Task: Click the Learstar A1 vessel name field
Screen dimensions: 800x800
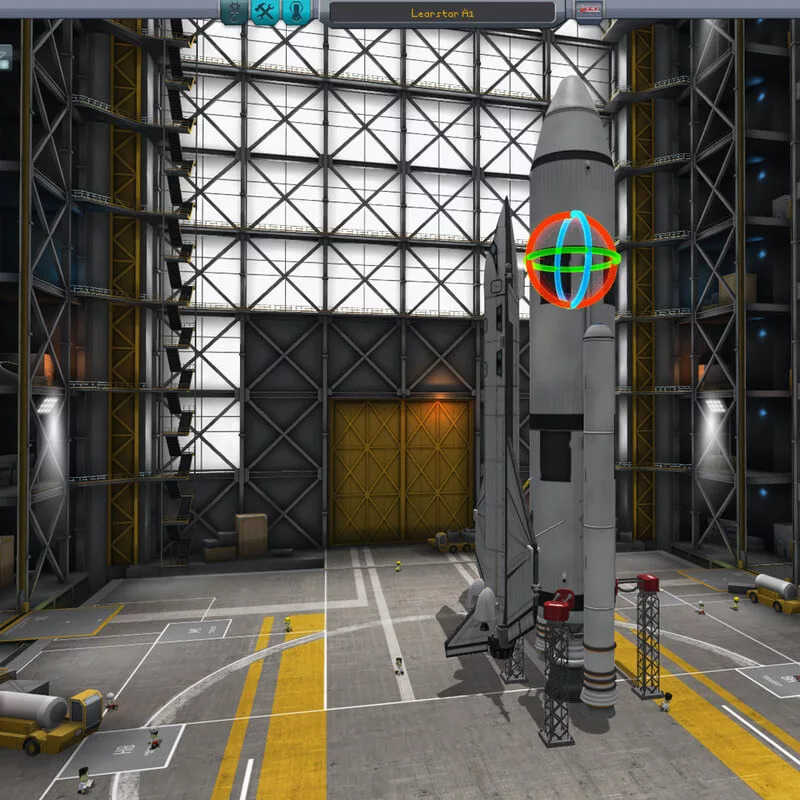Action: pyautogui.click(x=441, y=13)
